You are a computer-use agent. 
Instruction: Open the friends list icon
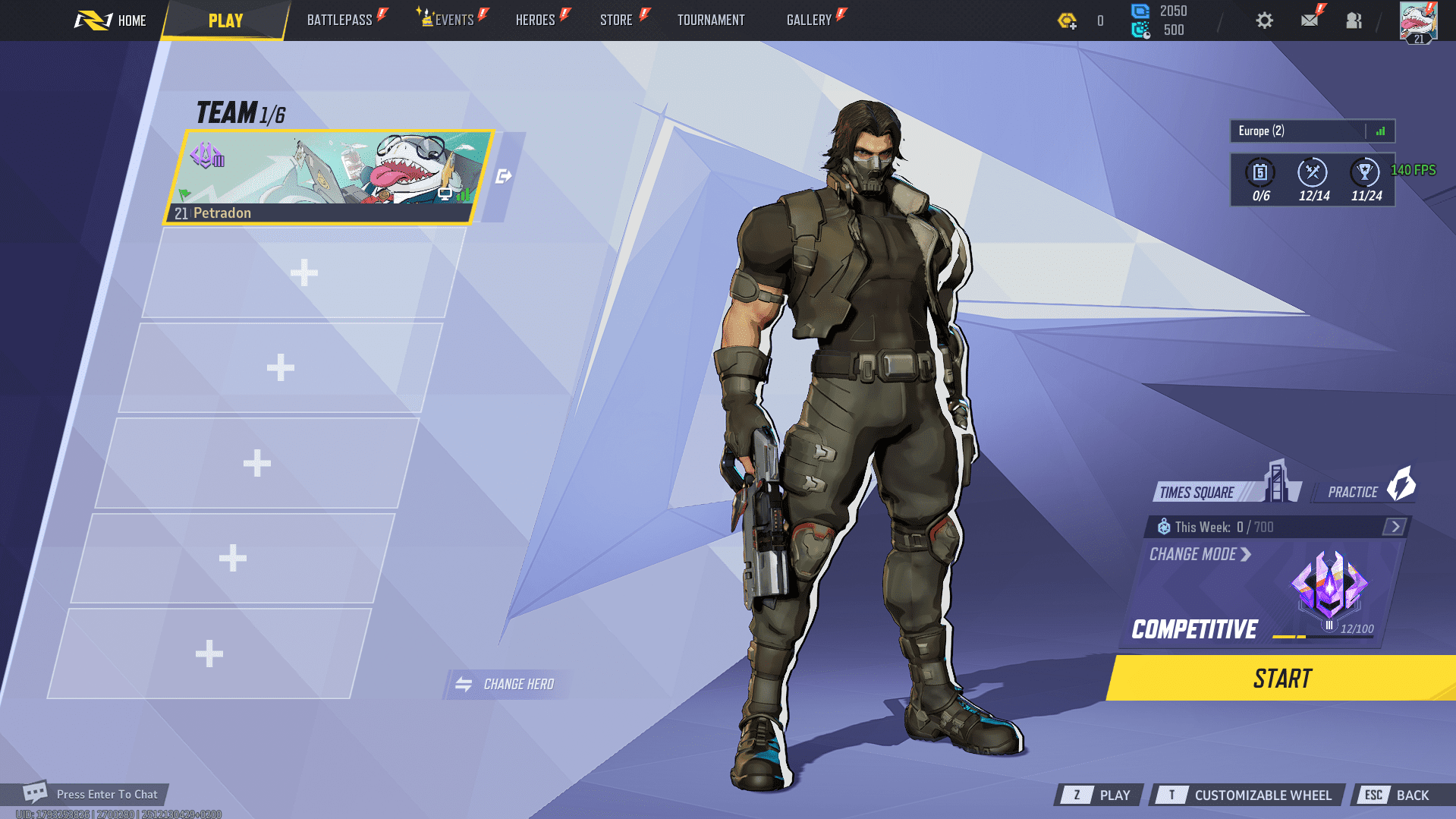pos(1354,20)
